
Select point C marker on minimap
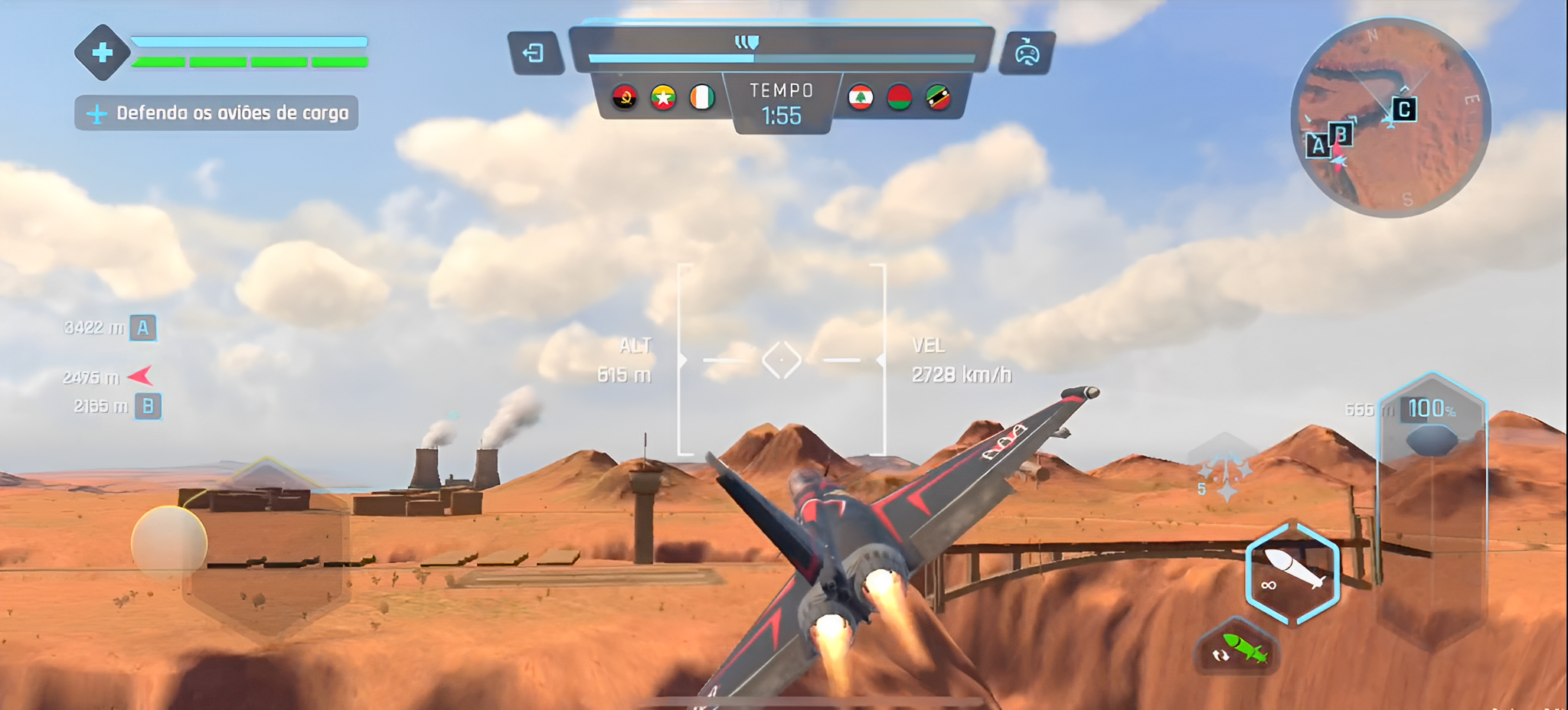coord(1404,109)
